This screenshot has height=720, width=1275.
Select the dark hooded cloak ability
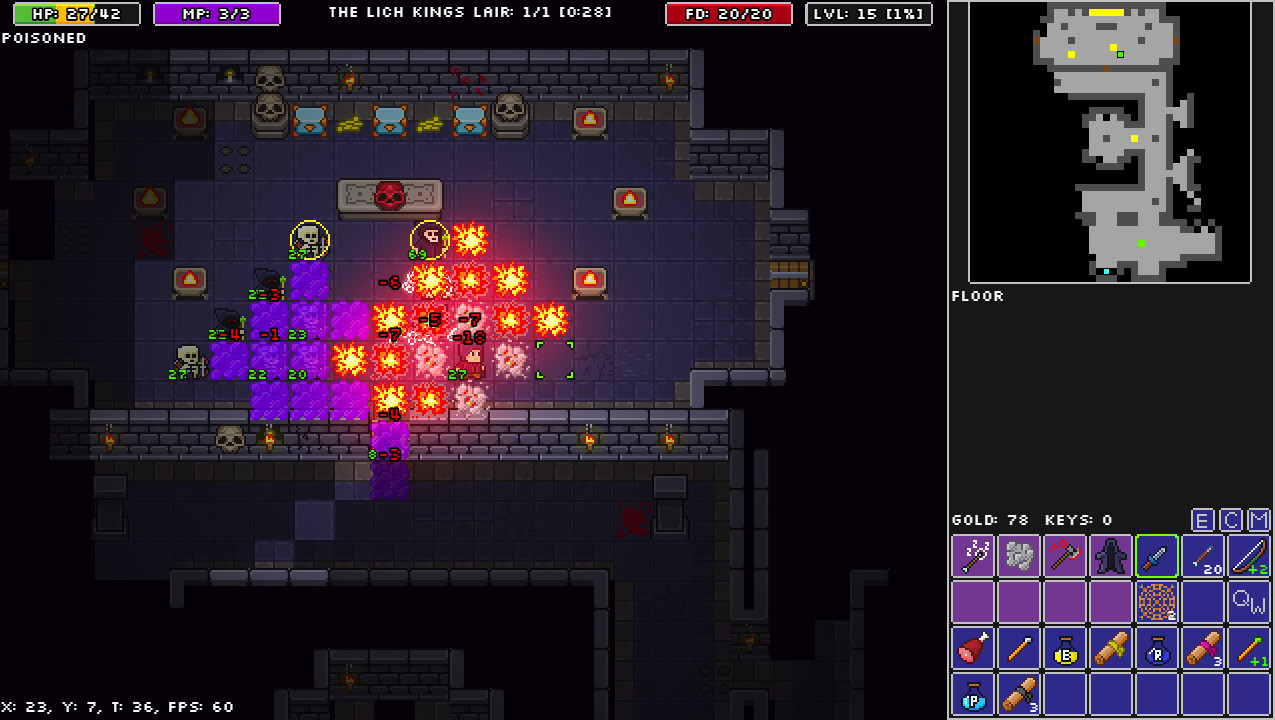point(1111,556)
